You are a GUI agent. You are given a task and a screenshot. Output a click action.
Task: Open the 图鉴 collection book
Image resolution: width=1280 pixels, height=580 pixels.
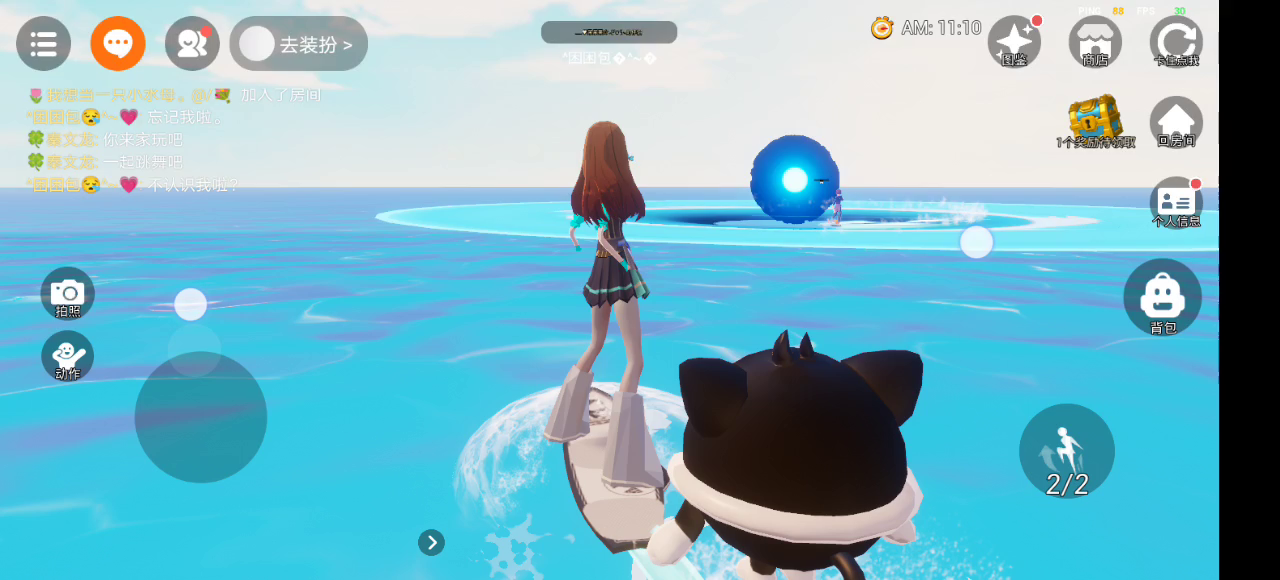(1014, 42)
